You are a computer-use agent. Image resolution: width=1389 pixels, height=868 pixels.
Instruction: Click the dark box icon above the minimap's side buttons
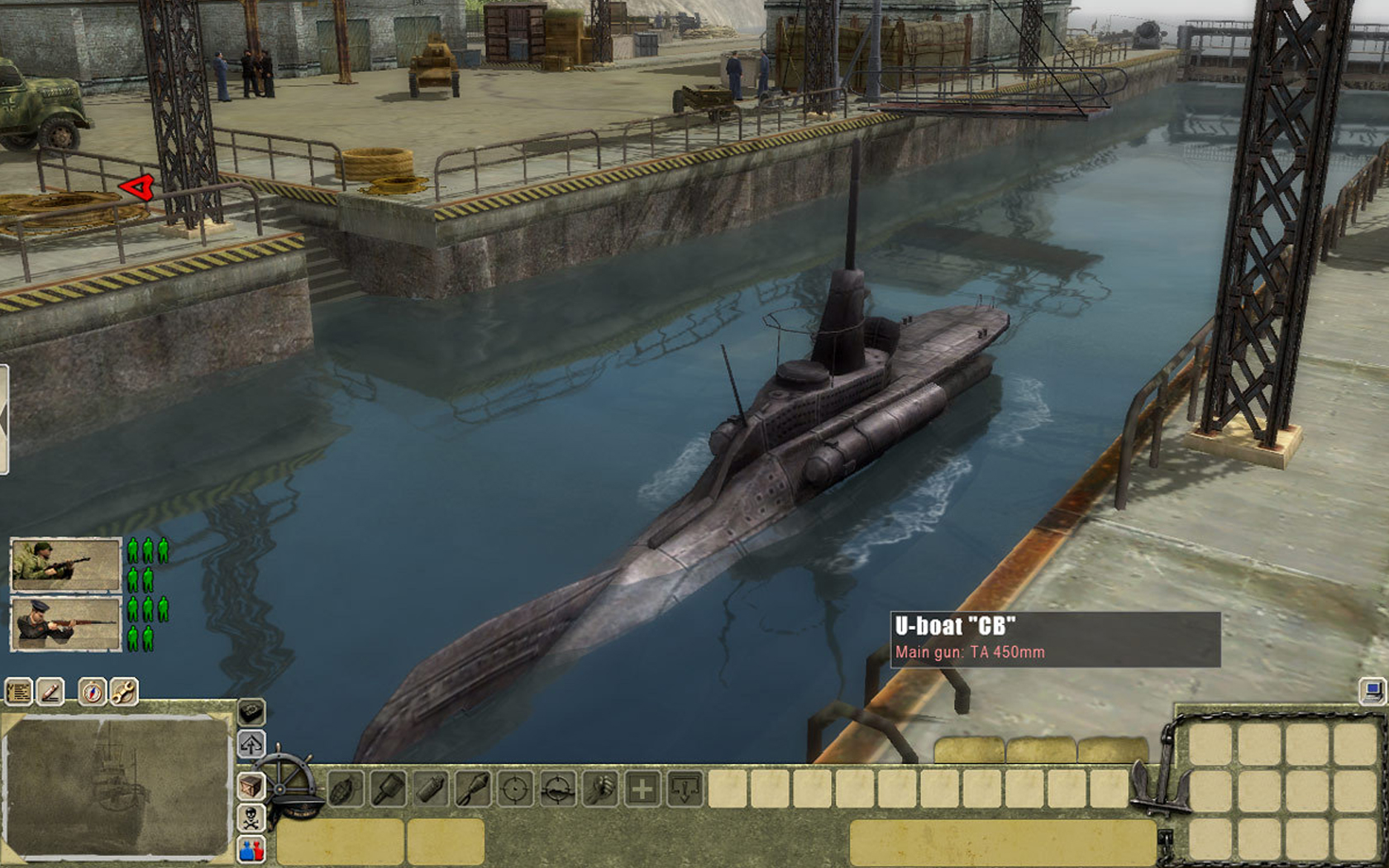tap(251, 712)
